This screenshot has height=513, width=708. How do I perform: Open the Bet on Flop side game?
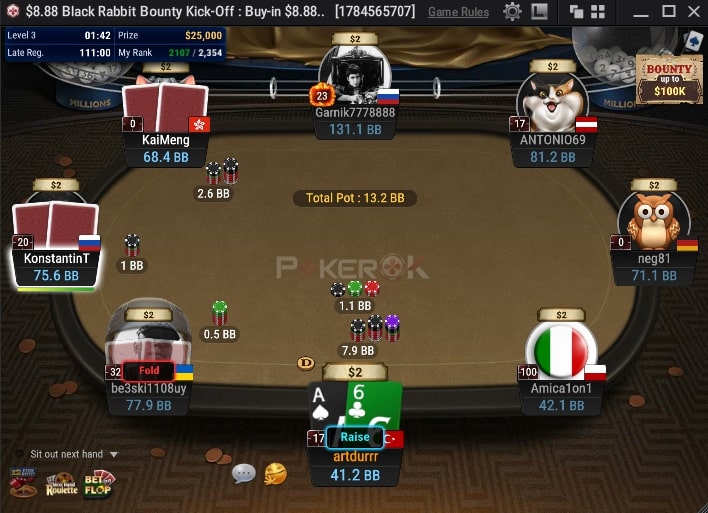coord(99,484)
